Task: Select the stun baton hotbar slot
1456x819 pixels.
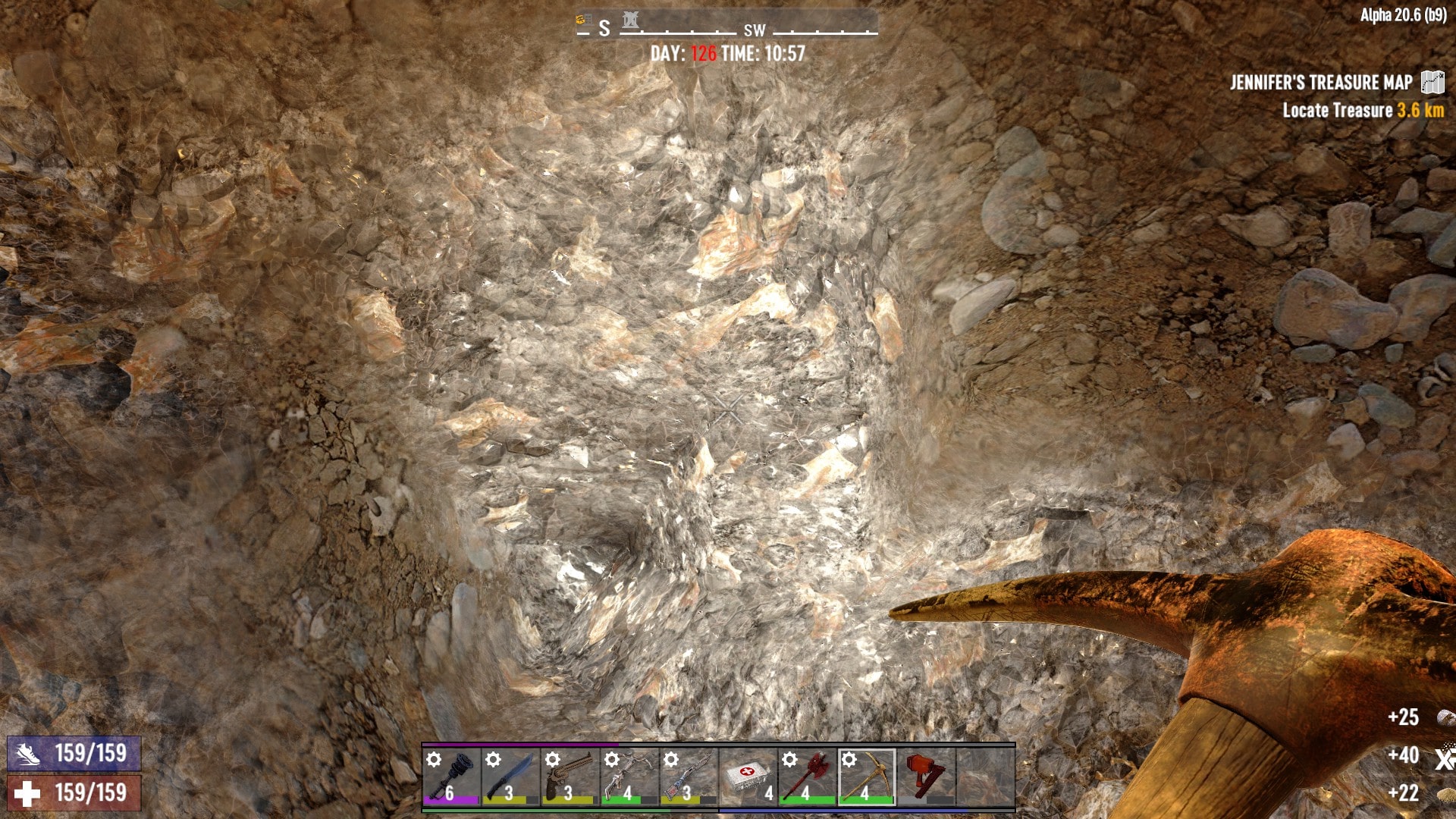Action: [x=451, y=777]
